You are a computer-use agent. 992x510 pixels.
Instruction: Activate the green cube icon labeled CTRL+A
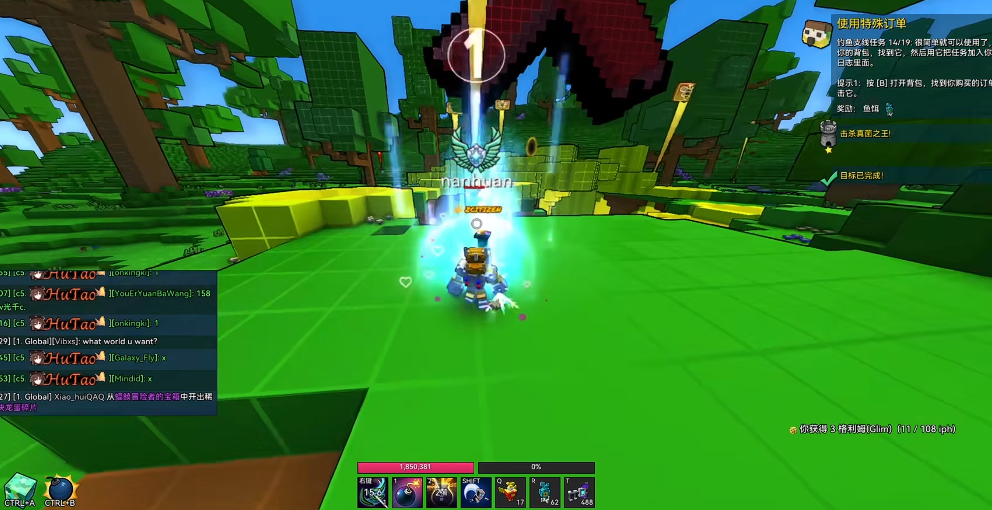[x=20, y=487]
